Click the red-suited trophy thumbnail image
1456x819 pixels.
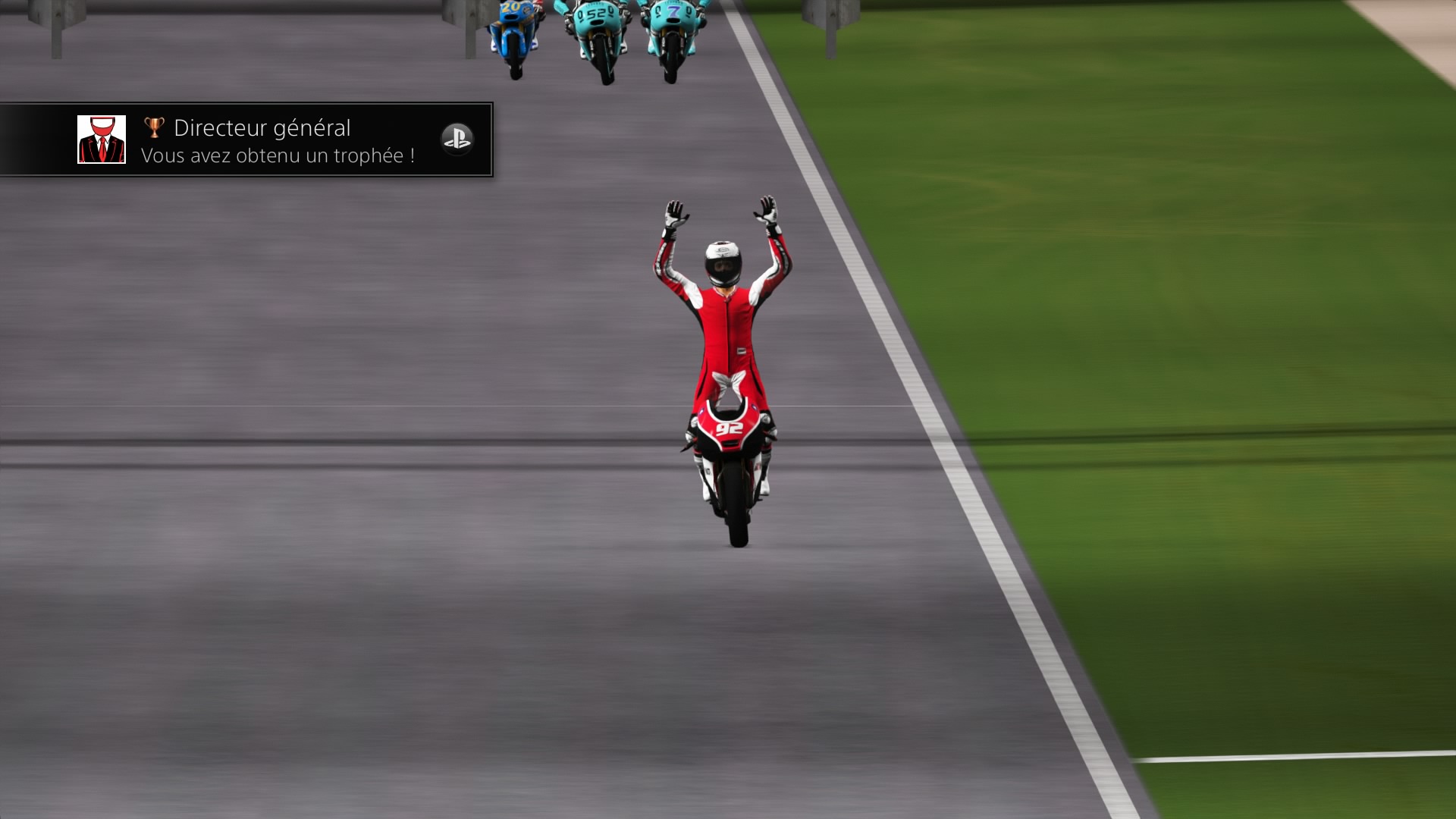tap(102, 140)
